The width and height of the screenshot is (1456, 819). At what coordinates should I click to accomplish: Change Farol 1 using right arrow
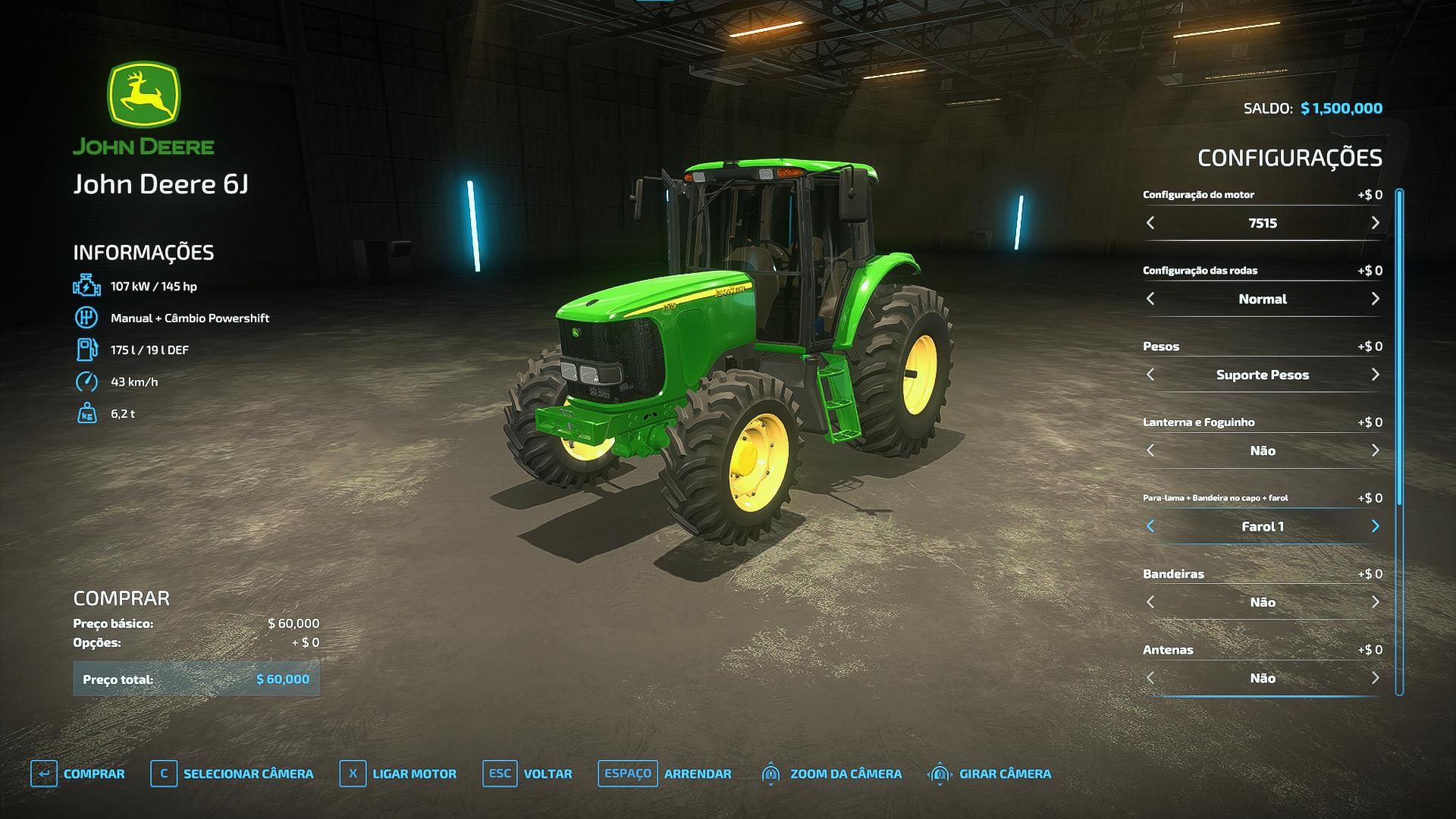(1375, 526)
